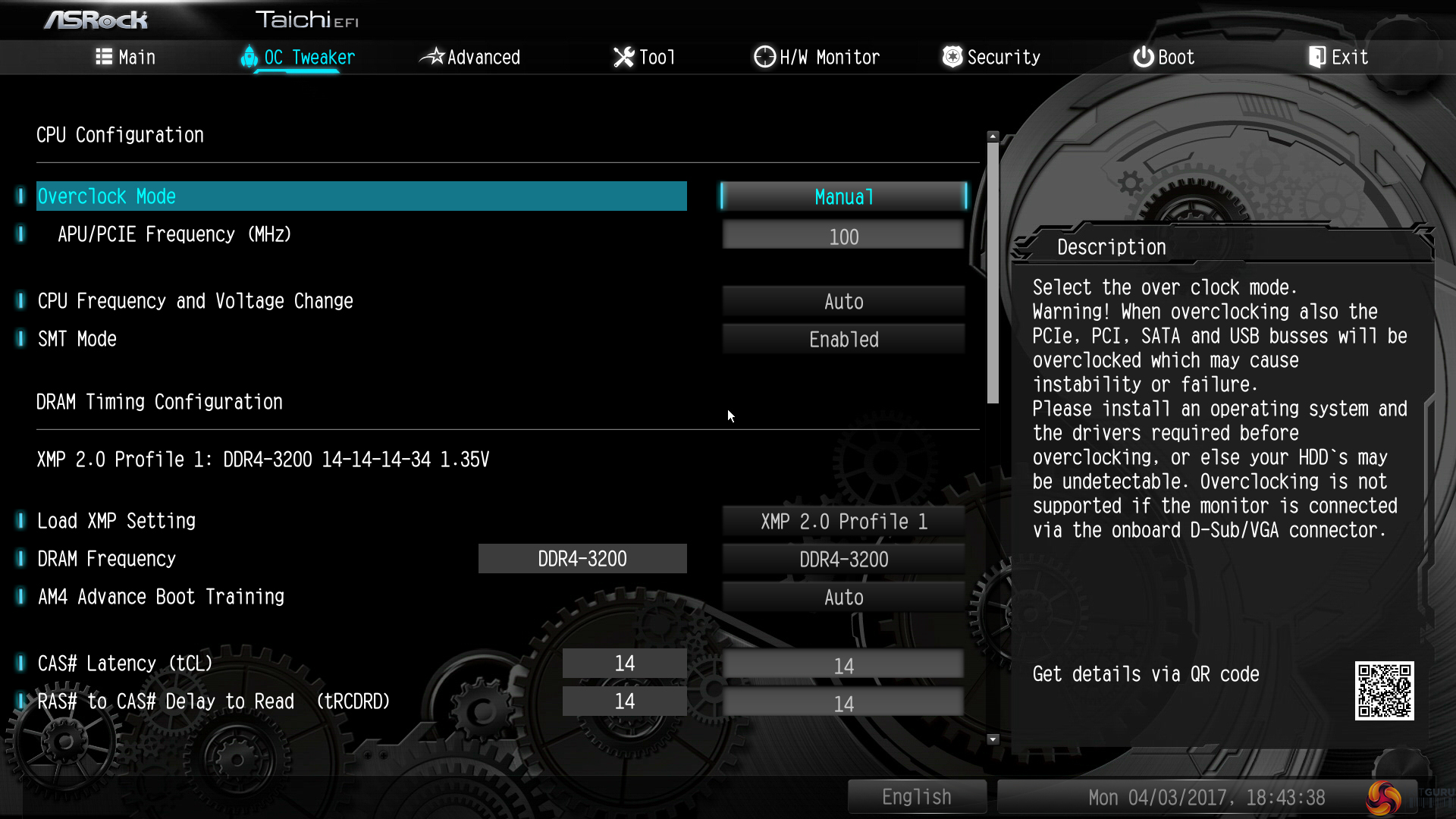Go to the H/W Monitor tab
The image size is (1456, 819).
[817, 57]
